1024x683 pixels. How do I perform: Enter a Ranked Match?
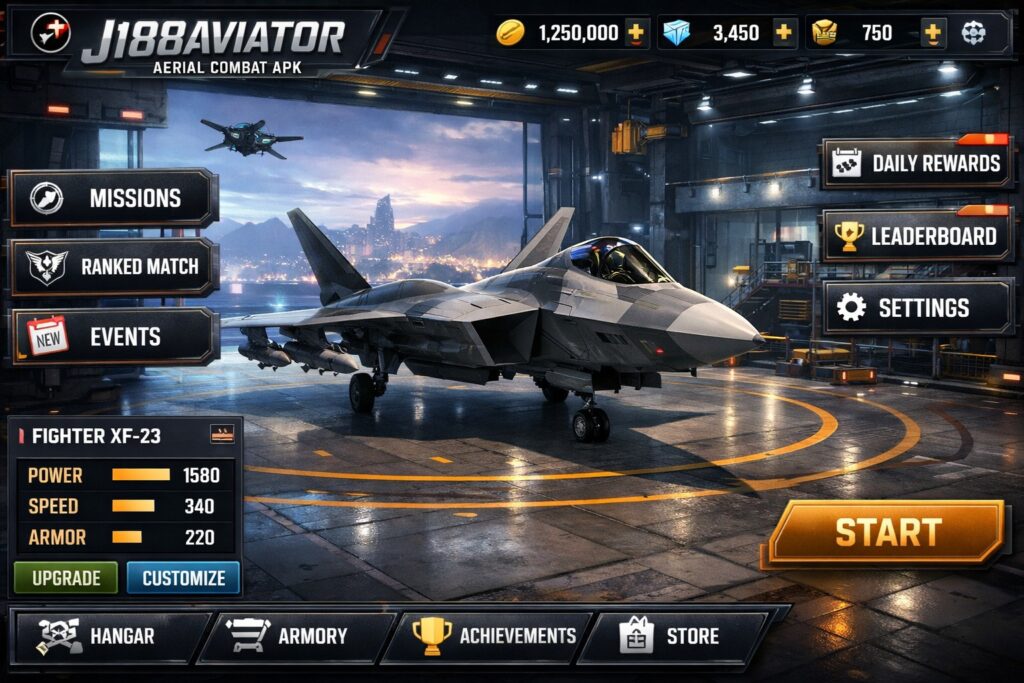point(114,267)
